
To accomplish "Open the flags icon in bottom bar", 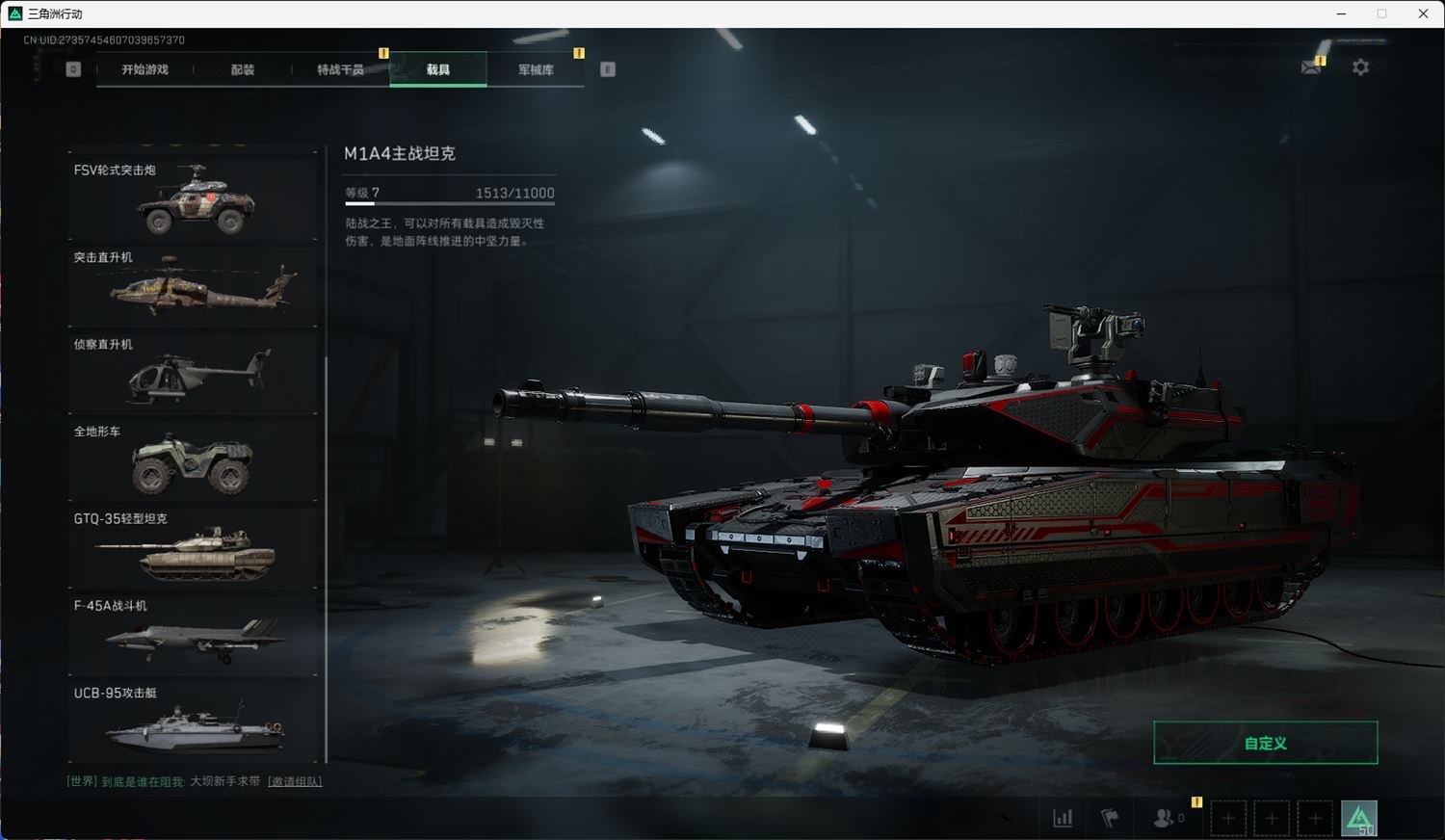I will tap(1110, 818).
